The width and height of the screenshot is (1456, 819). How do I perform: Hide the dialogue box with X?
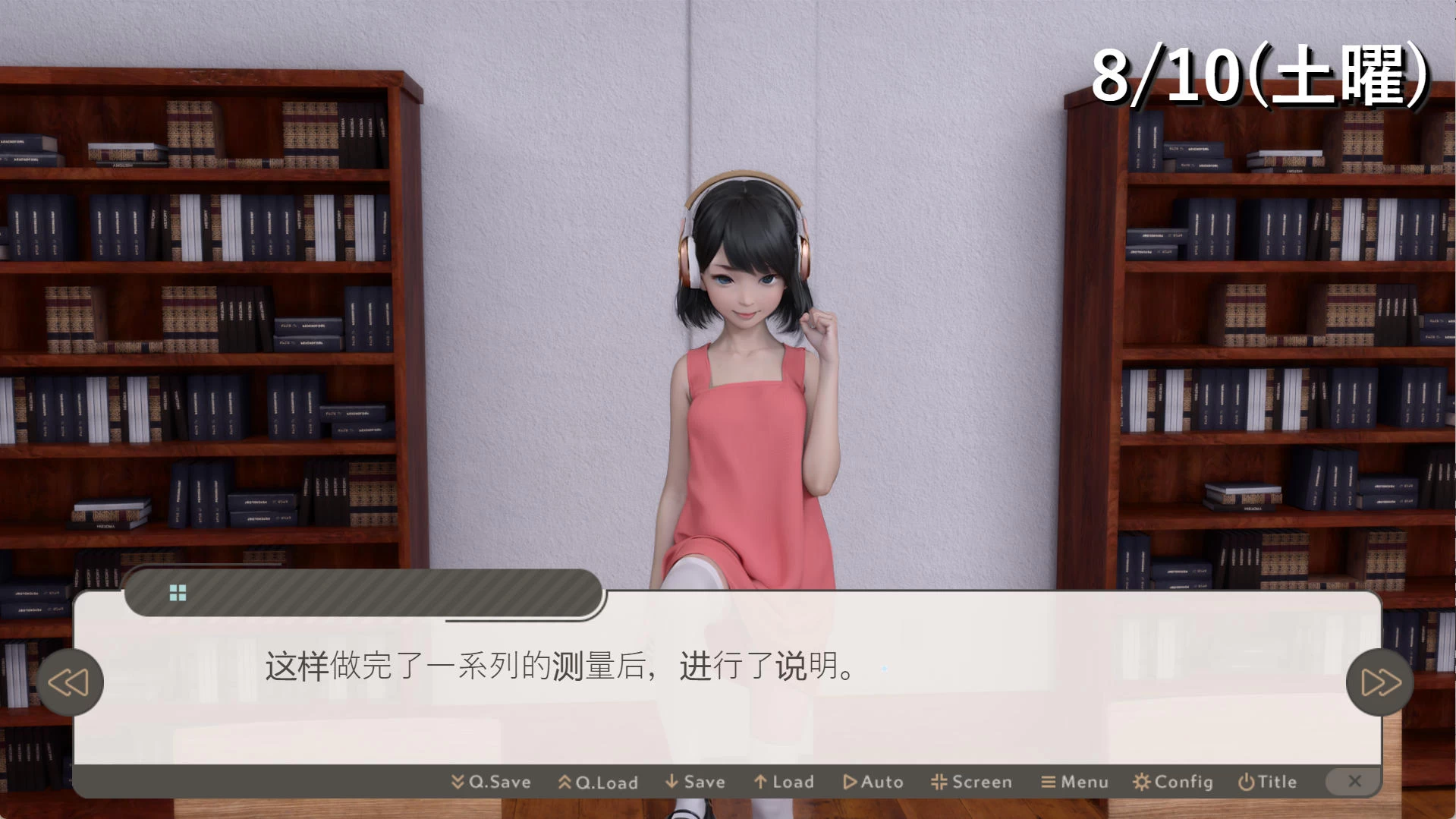click(1354, 781)
